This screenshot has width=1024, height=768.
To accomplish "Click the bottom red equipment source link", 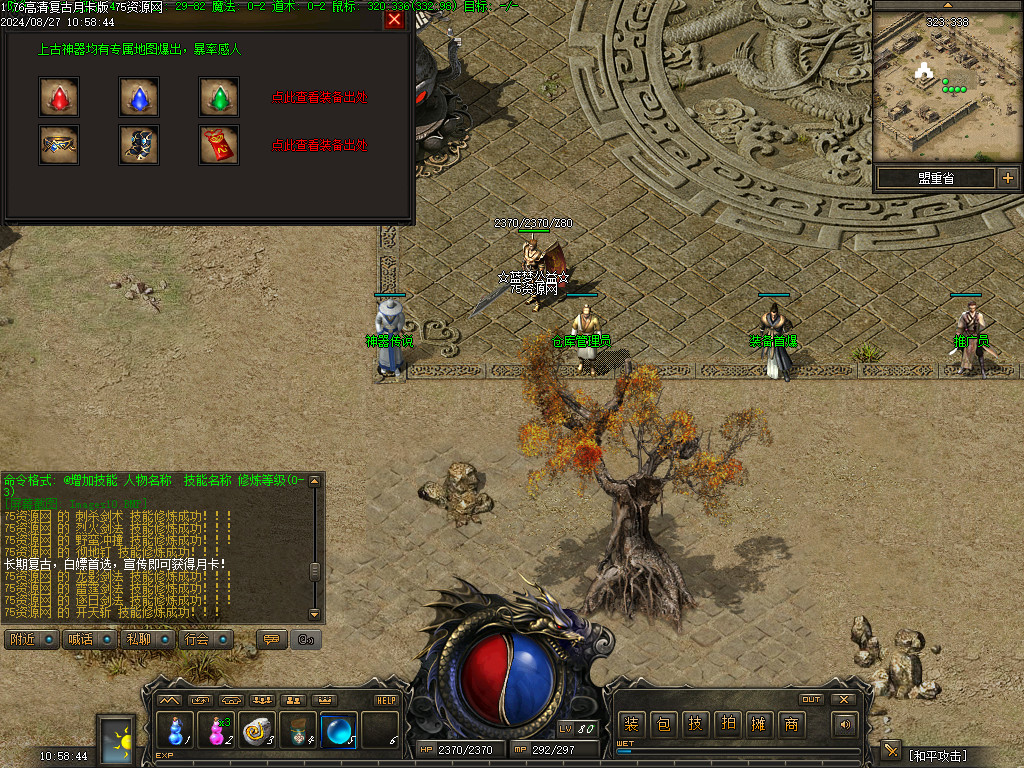I will pyautogui.click(x=320, y=146).
